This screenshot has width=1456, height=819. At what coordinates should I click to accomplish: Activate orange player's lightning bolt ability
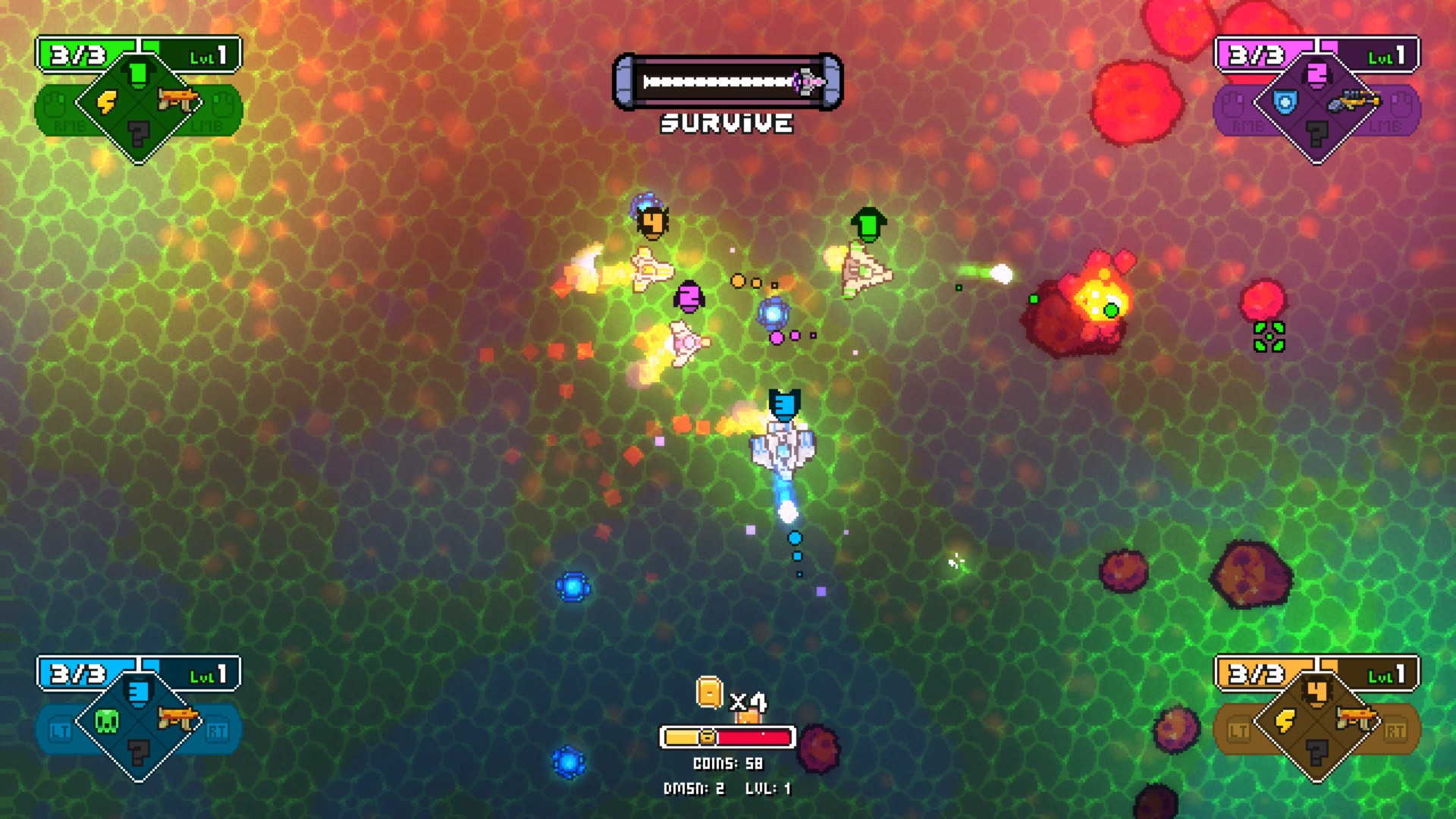point(1285,720)
